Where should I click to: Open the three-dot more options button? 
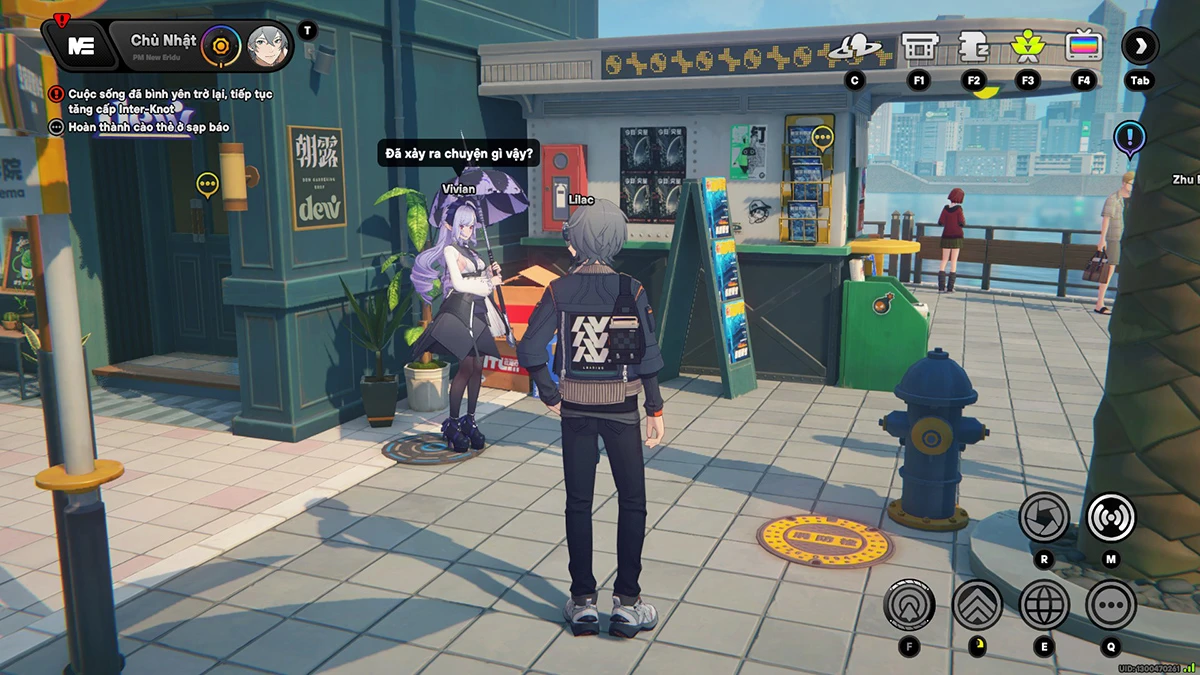[1111, 604]
